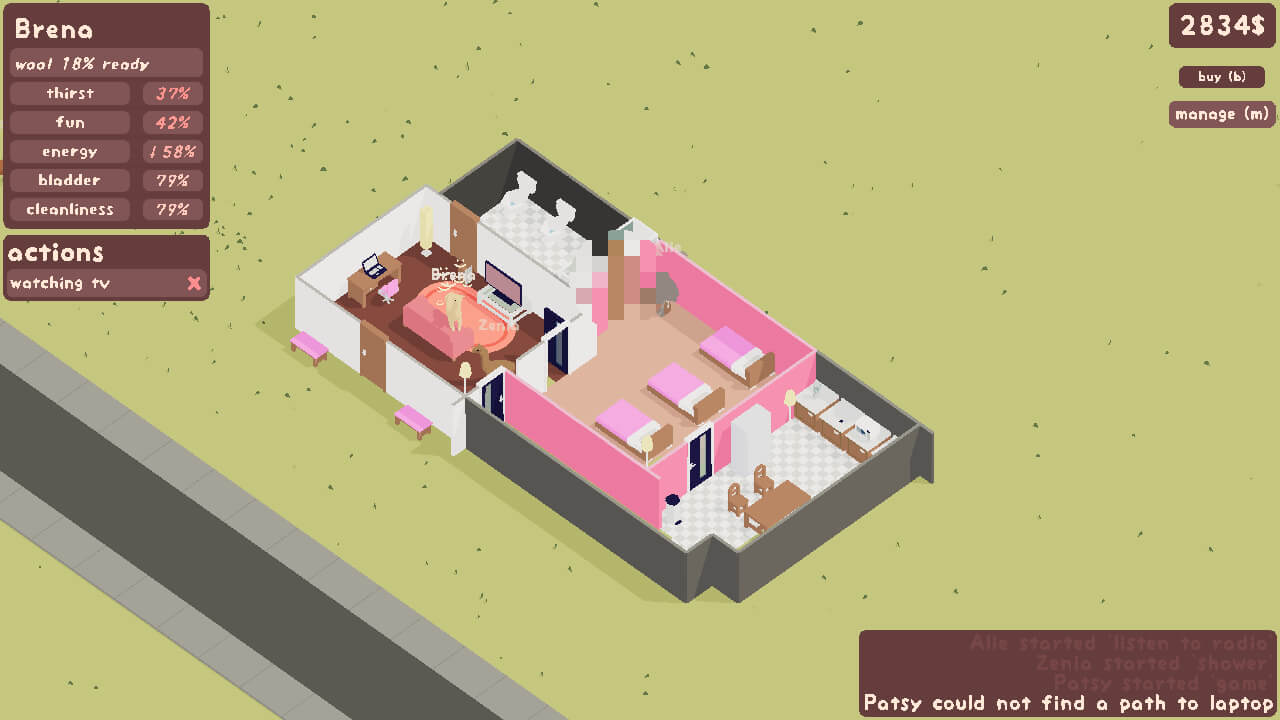Select the watching tv action row
Screen dimensions: 1280x720
[x=90, y=283]
